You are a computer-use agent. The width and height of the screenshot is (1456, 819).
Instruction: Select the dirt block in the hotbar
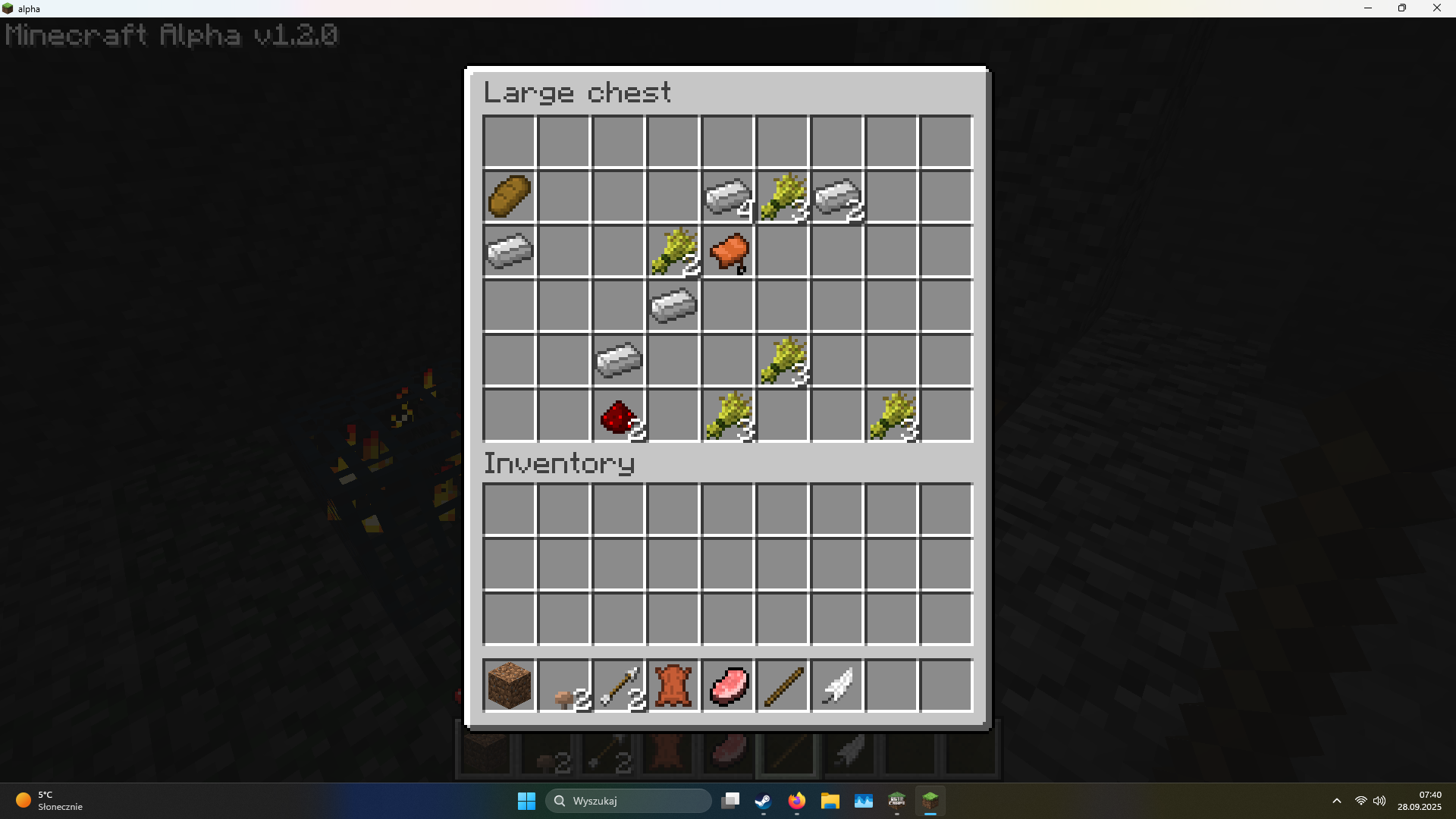(x=510, y=686)
